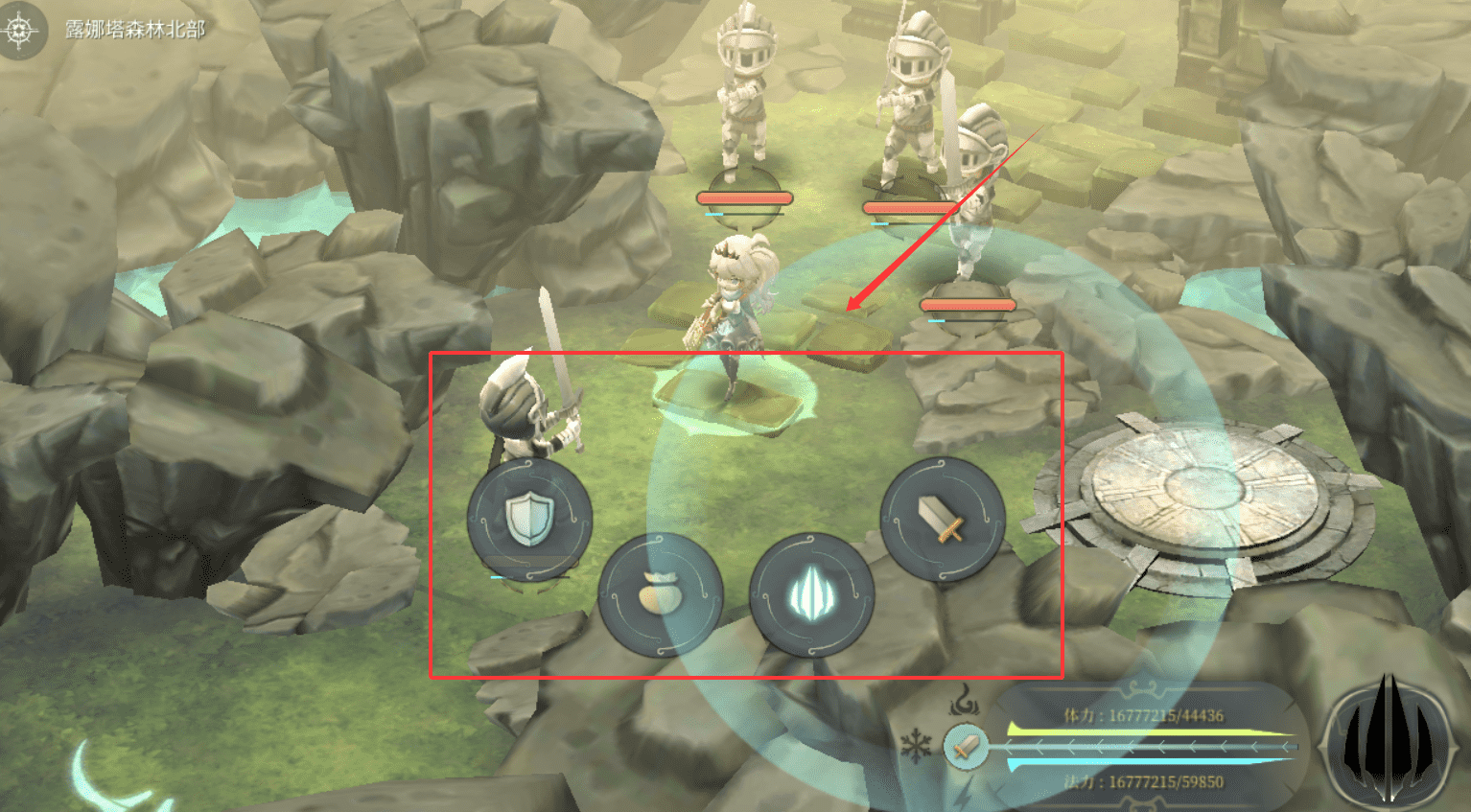The image size is (1471, 812).
Task: Tap the compass icon beside the area name
Action: click(20, 30)
